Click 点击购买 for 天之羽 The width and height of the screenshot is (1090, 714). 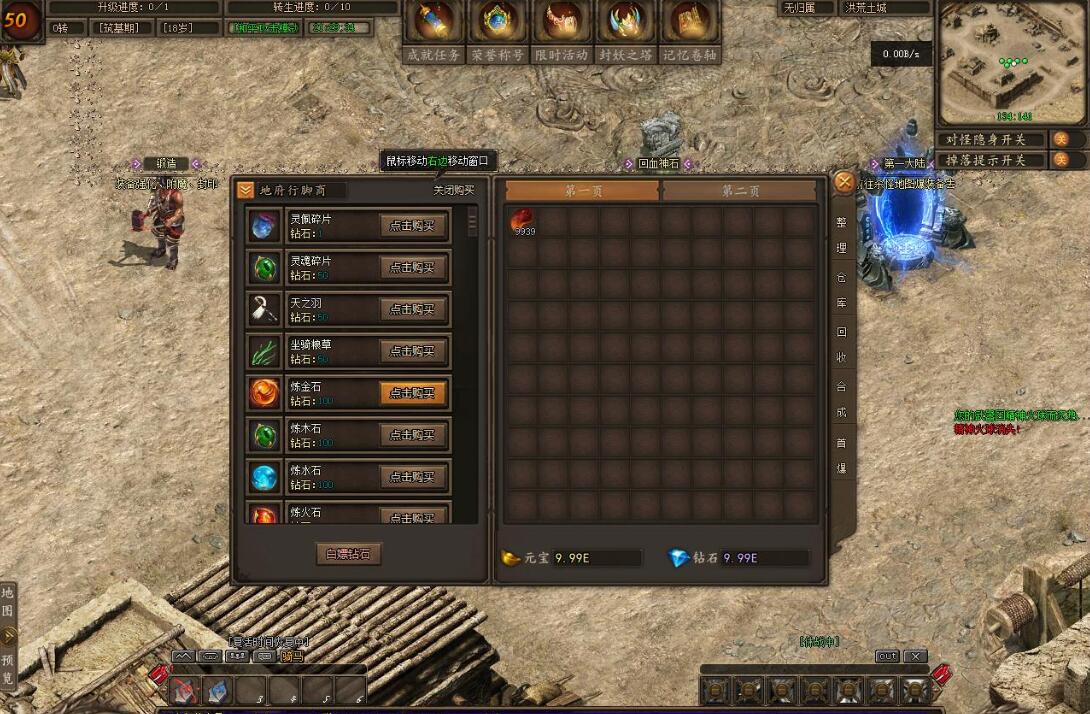[413, 310]
